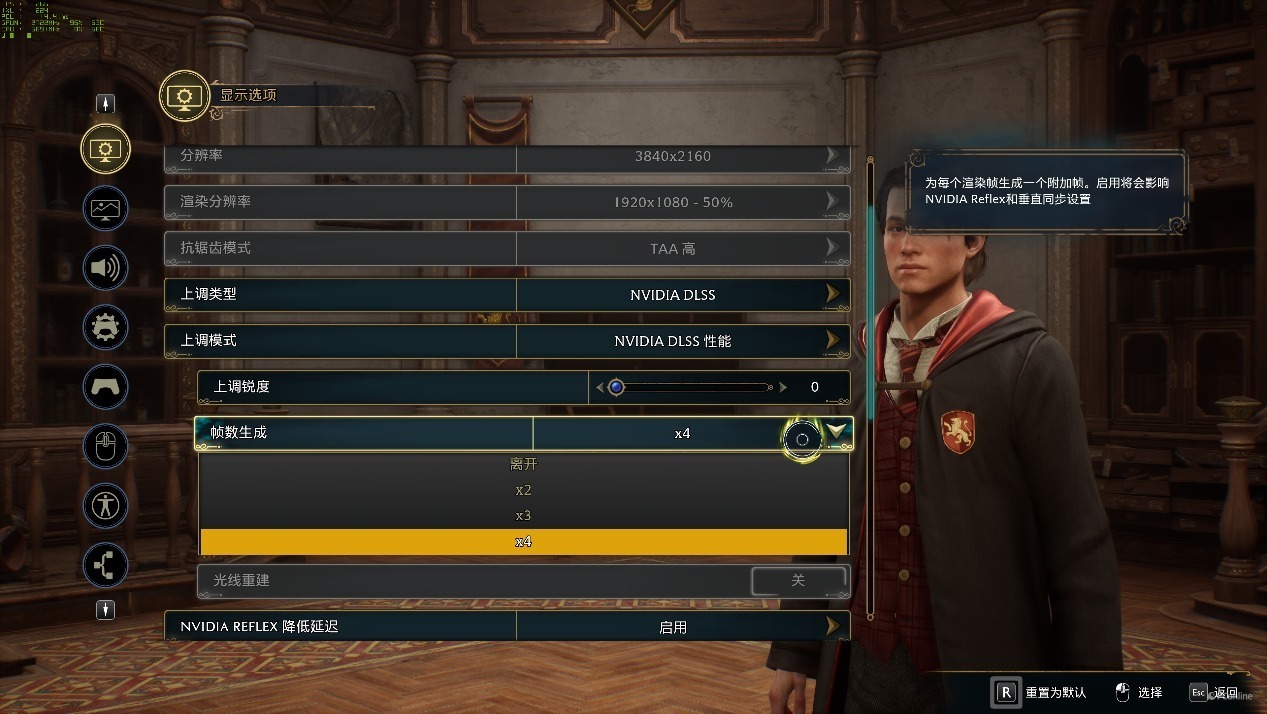This screenshot has height=714, width=1267.
Task: Choose 离开 in the frame generation list
Action: pyautogui.click(x=524, y=464)
